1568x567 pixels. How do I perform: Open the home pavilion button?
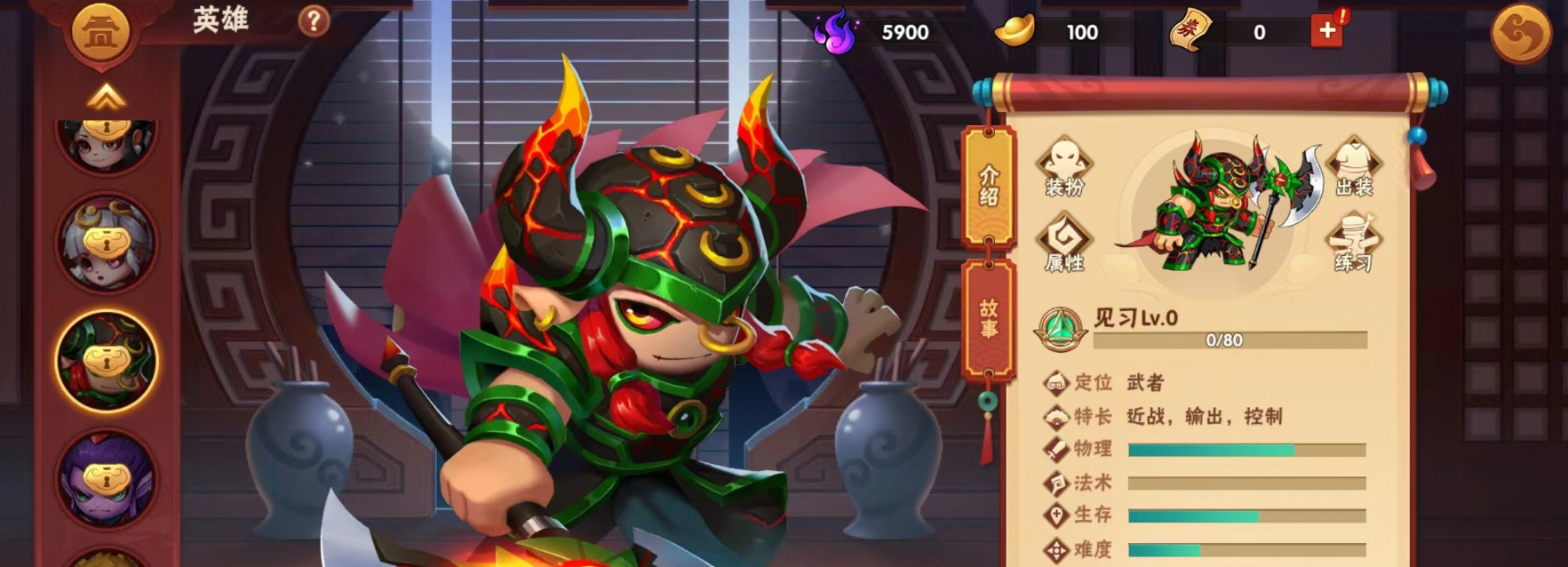100,33
